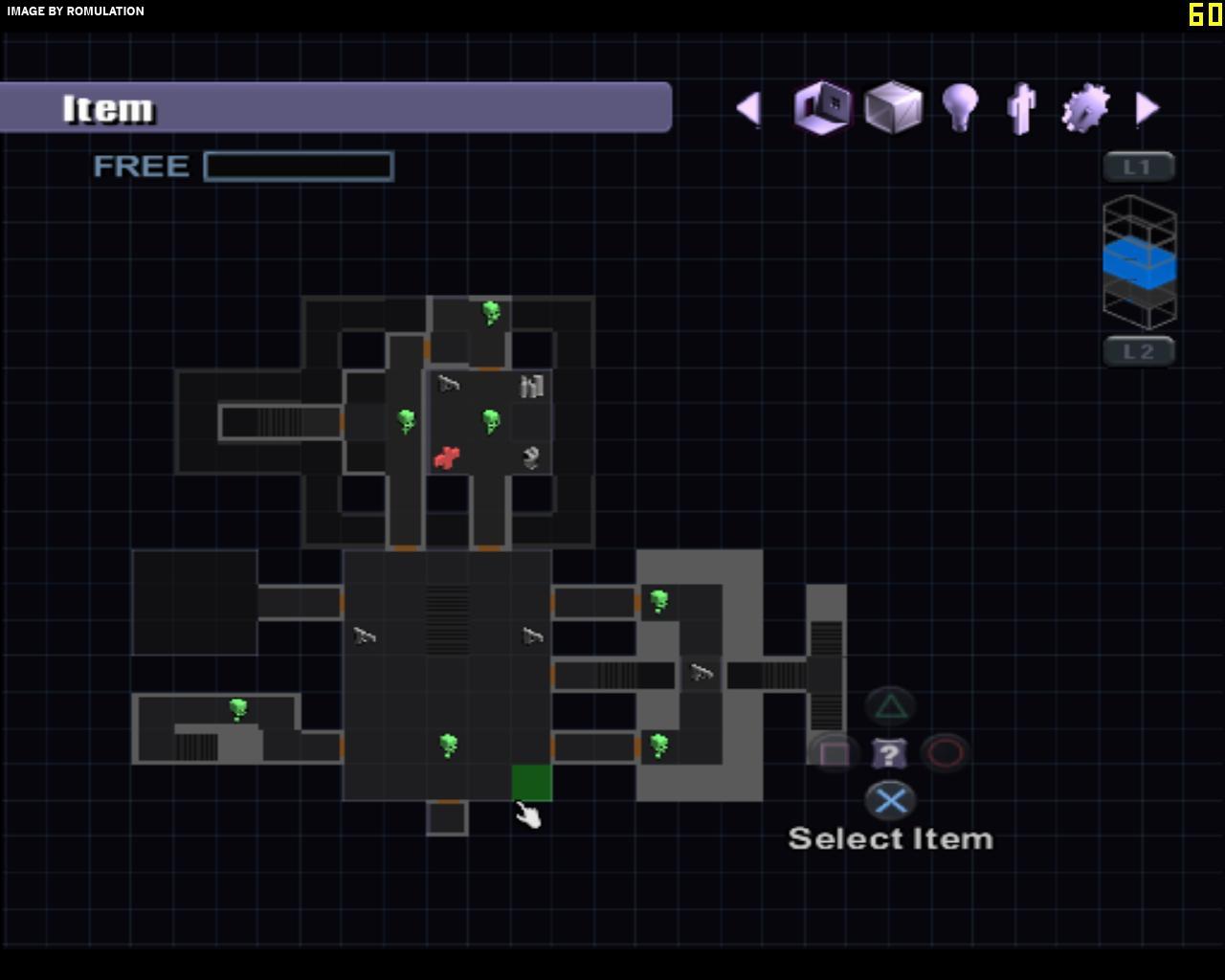Click the highlighted green map tile
Image resolution: width=1225 pixels, height=980 pixels.
(532, 782)
